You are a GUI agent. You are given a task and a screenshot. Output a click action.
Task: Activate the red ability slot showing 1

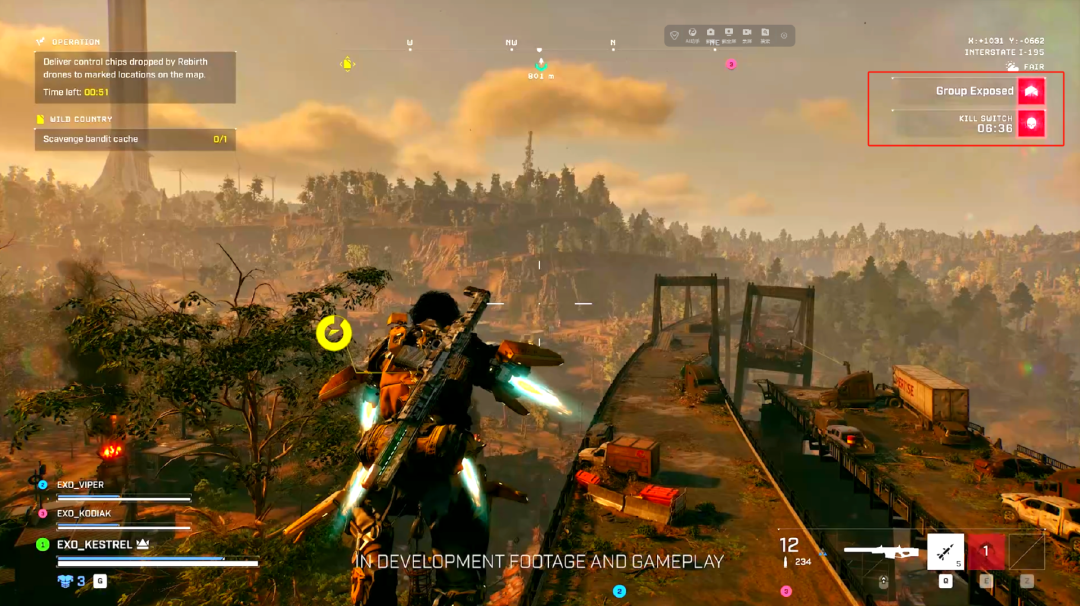tap(985, 551)
